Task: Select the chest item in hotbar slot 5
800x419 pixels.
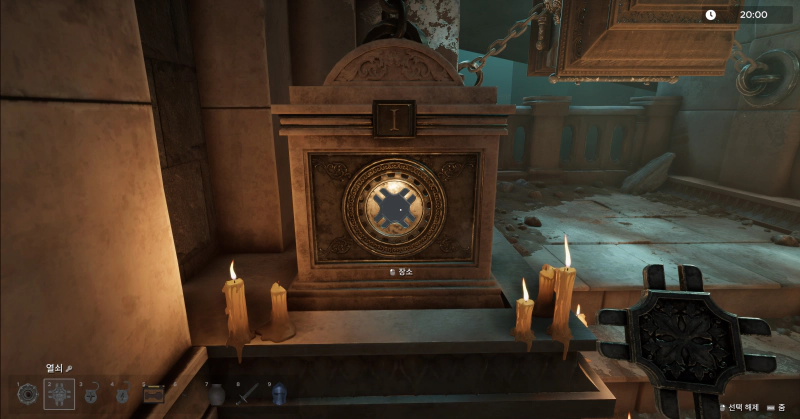Action: [153, 395]
